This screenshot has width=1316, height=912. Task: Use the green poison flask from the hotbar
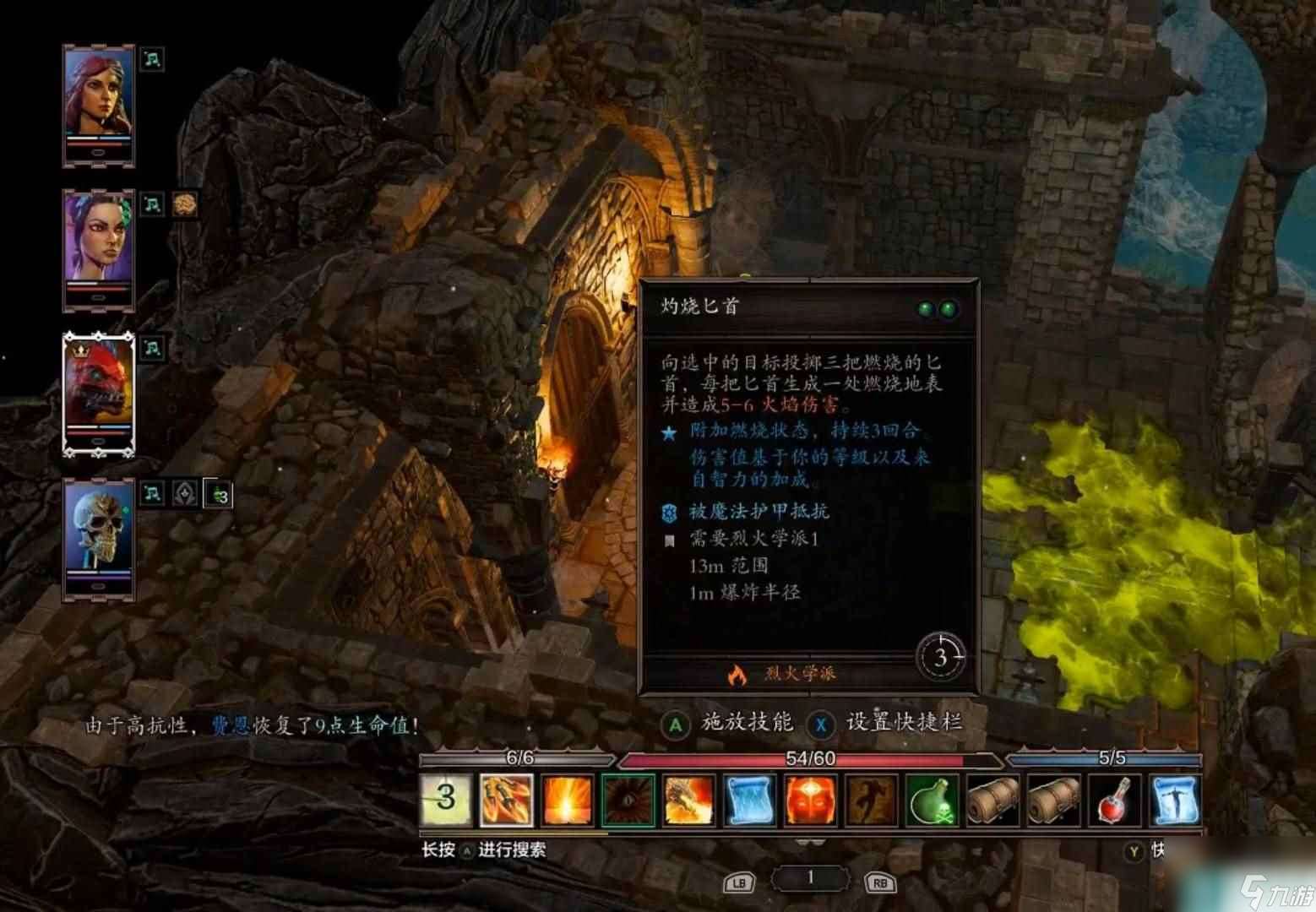[x=932, y=798]
